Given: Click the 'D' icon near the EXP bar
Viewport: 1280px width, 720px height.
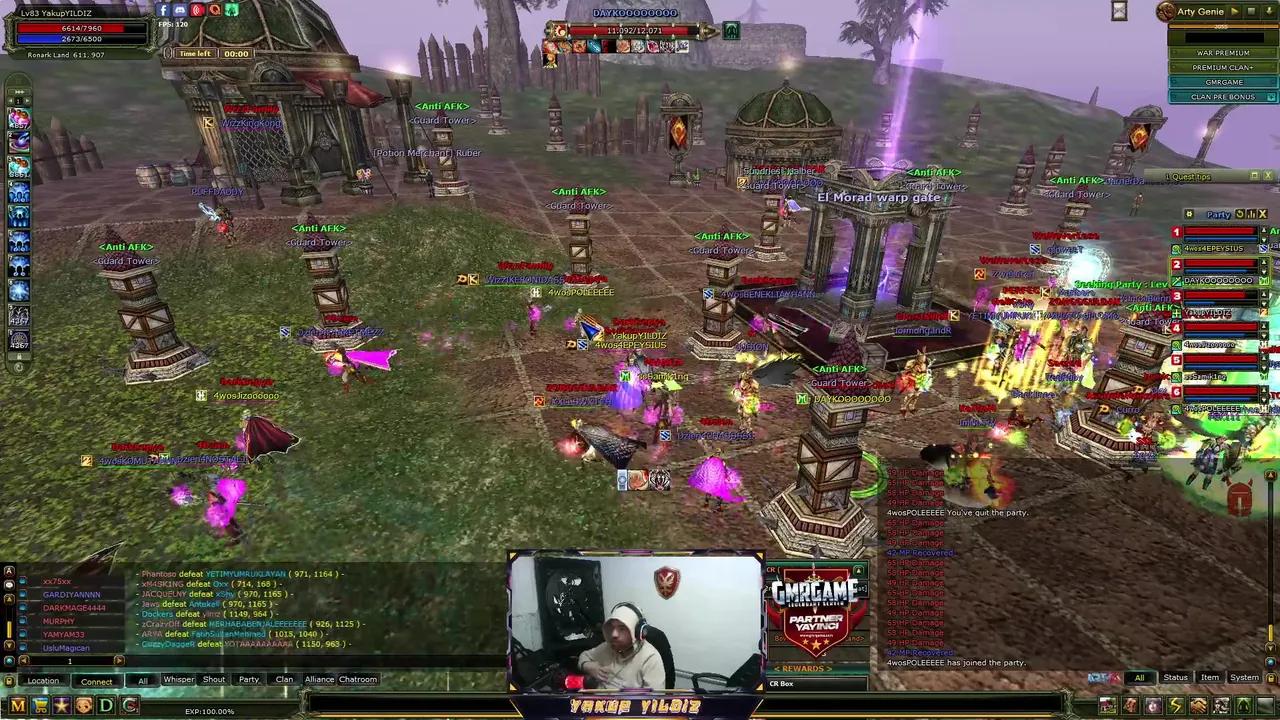Looking at the screenshot, I should point(105,706).
